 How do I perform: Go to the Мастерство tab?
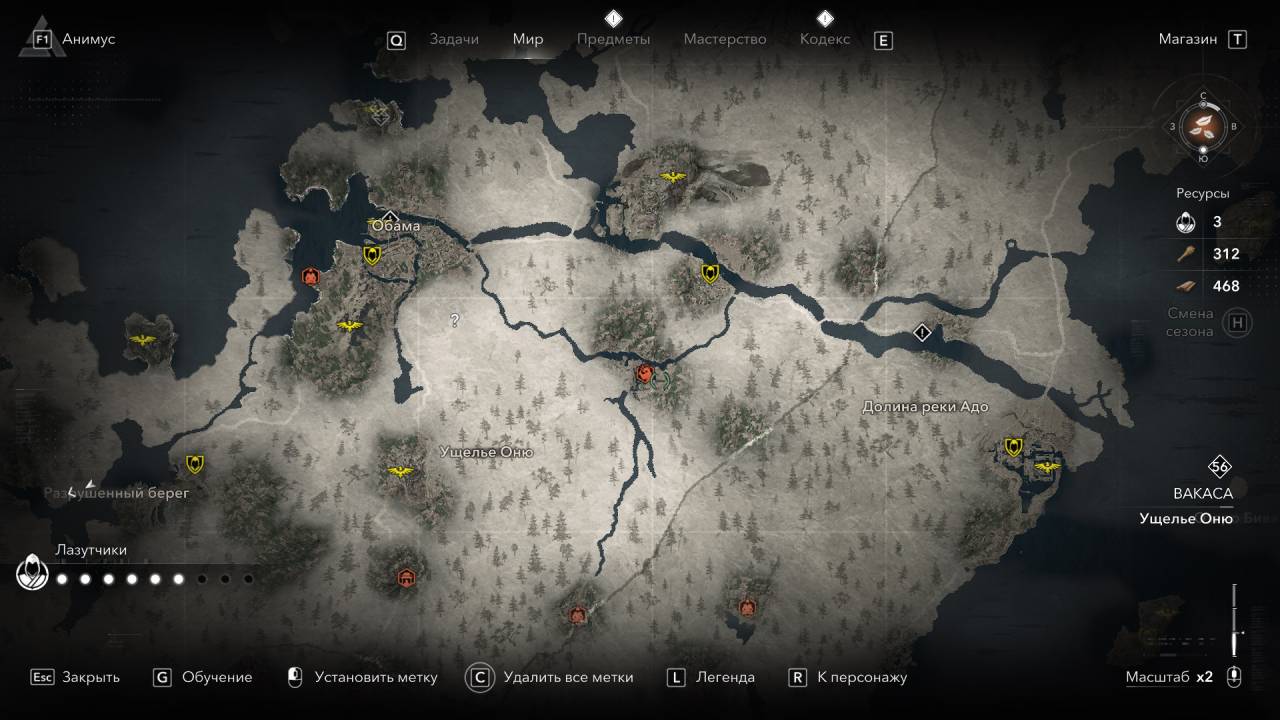pos(724,39)
